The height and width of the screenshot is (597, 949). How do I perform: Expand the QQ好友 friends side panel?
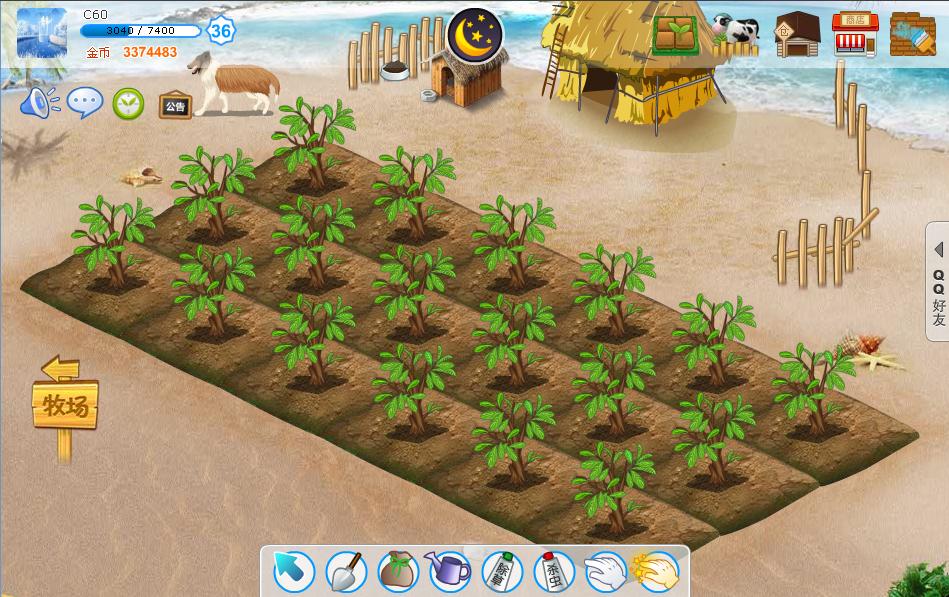[938, 284]
